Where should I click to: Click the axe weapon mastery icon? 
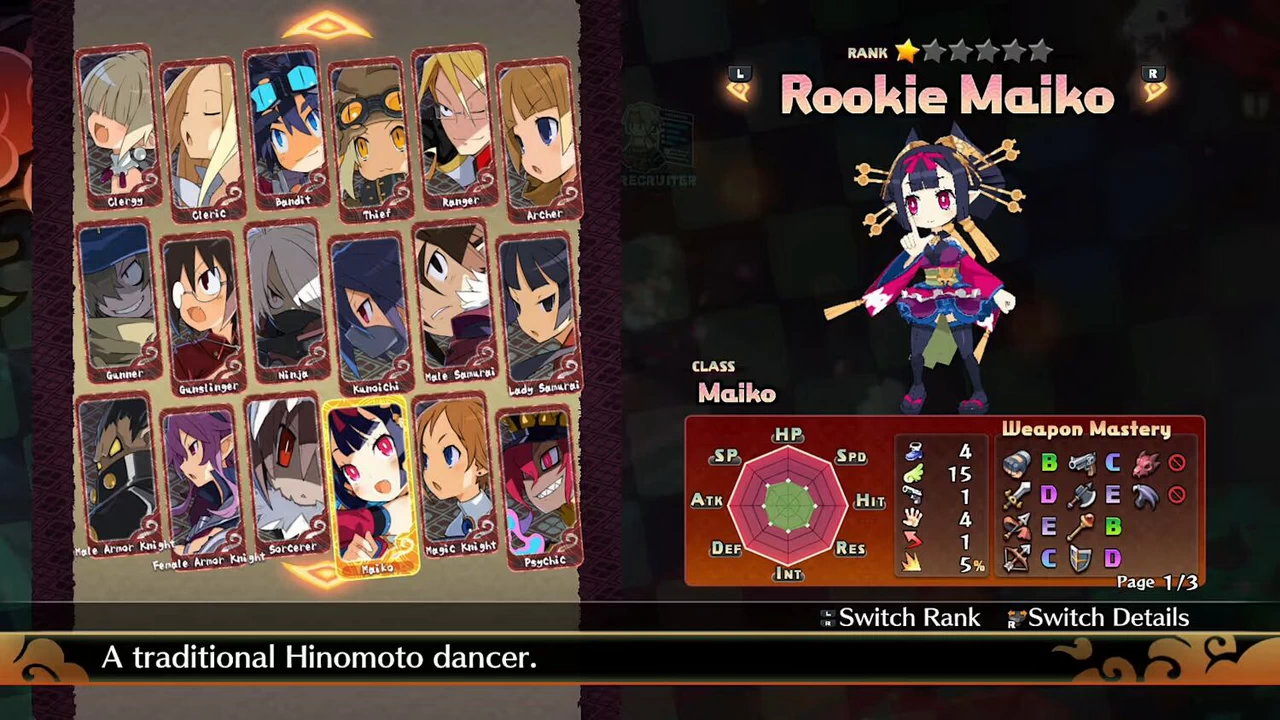tap(1083, 496)
